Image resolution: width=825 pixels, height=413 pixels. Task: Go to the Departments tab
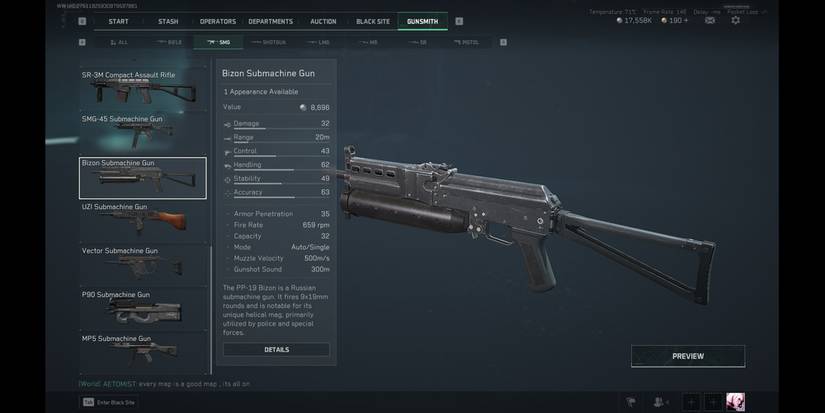[271, 21]
